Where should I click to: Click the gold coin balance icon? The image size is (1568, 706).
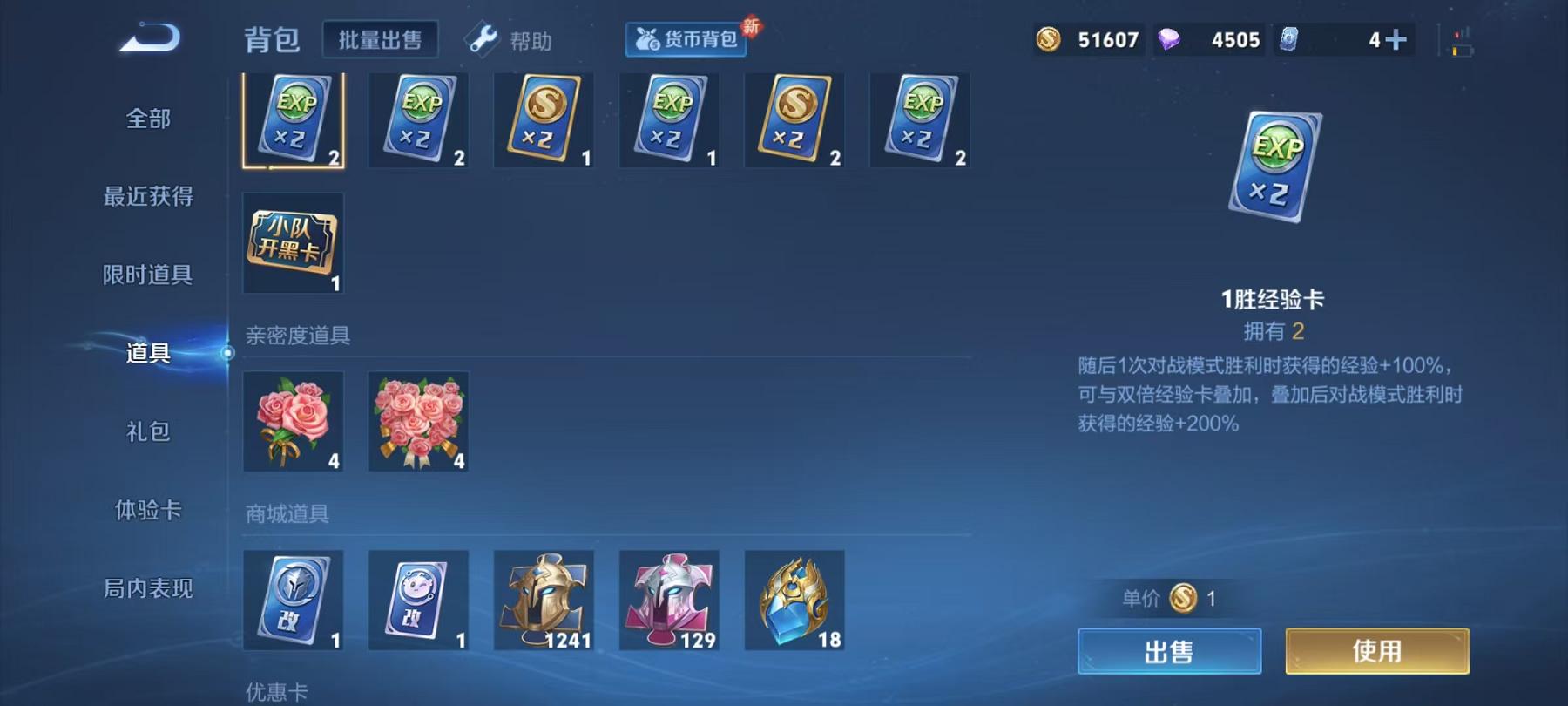coord(1050,39)
